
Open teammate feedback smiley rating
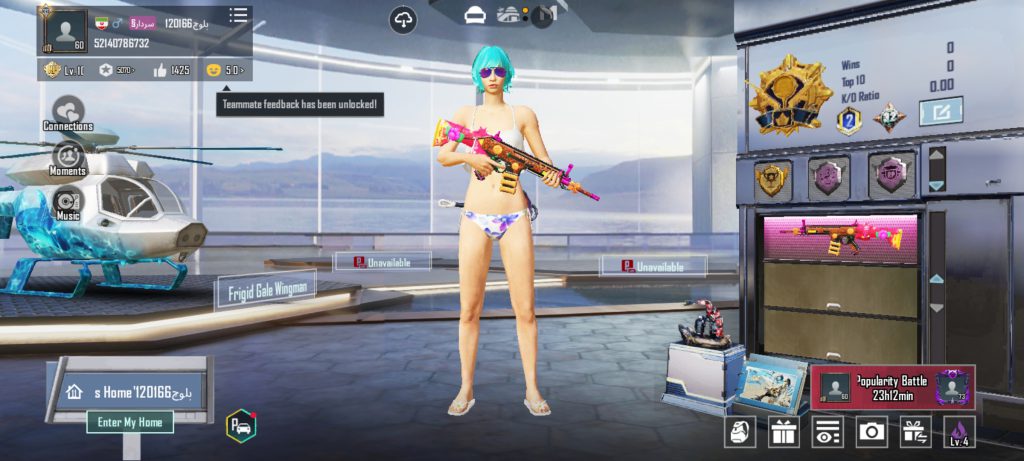click(x=225, y=70)
